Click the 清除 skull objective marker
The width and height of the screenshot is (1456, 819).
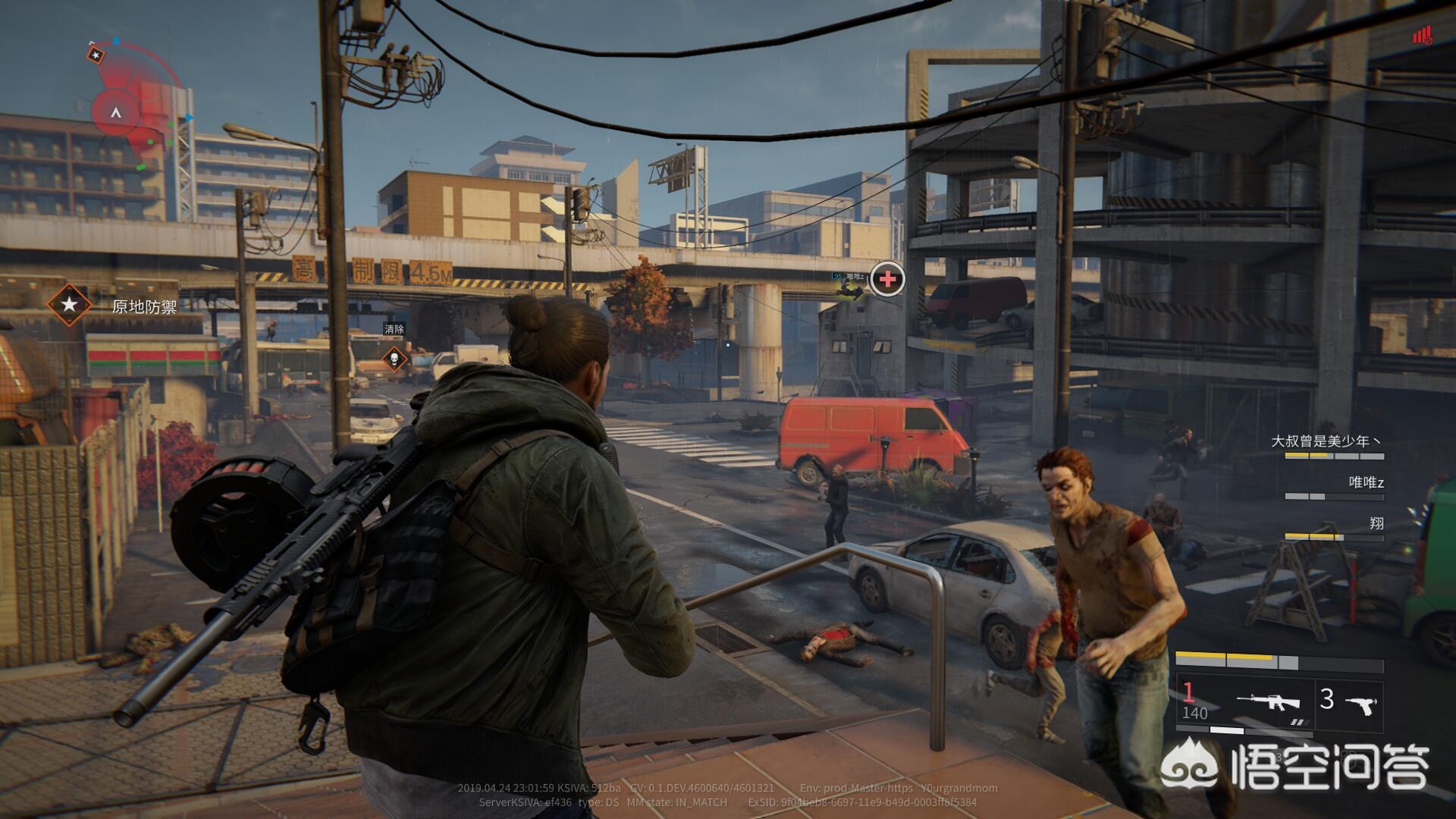[394, 358]
